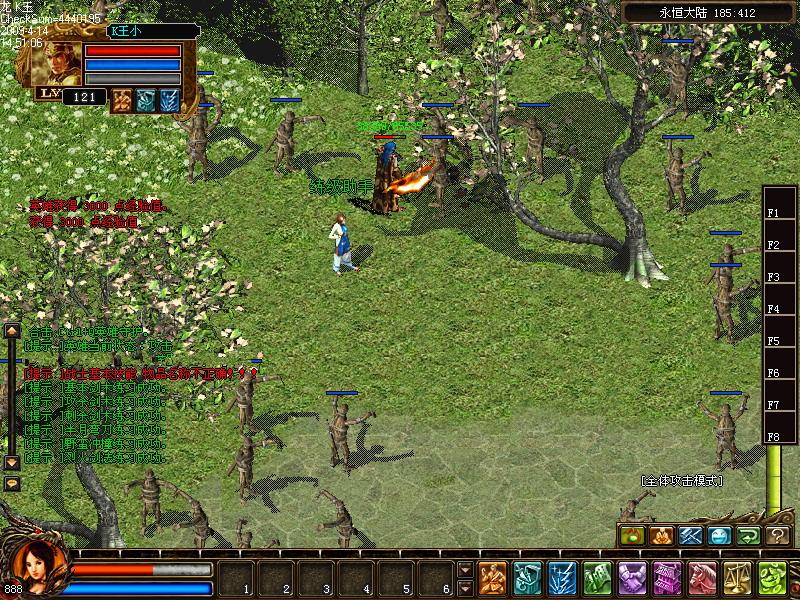This screenshot has width=800, height=600.
Task: Click the crossed swords button
Action: [691, 536]
